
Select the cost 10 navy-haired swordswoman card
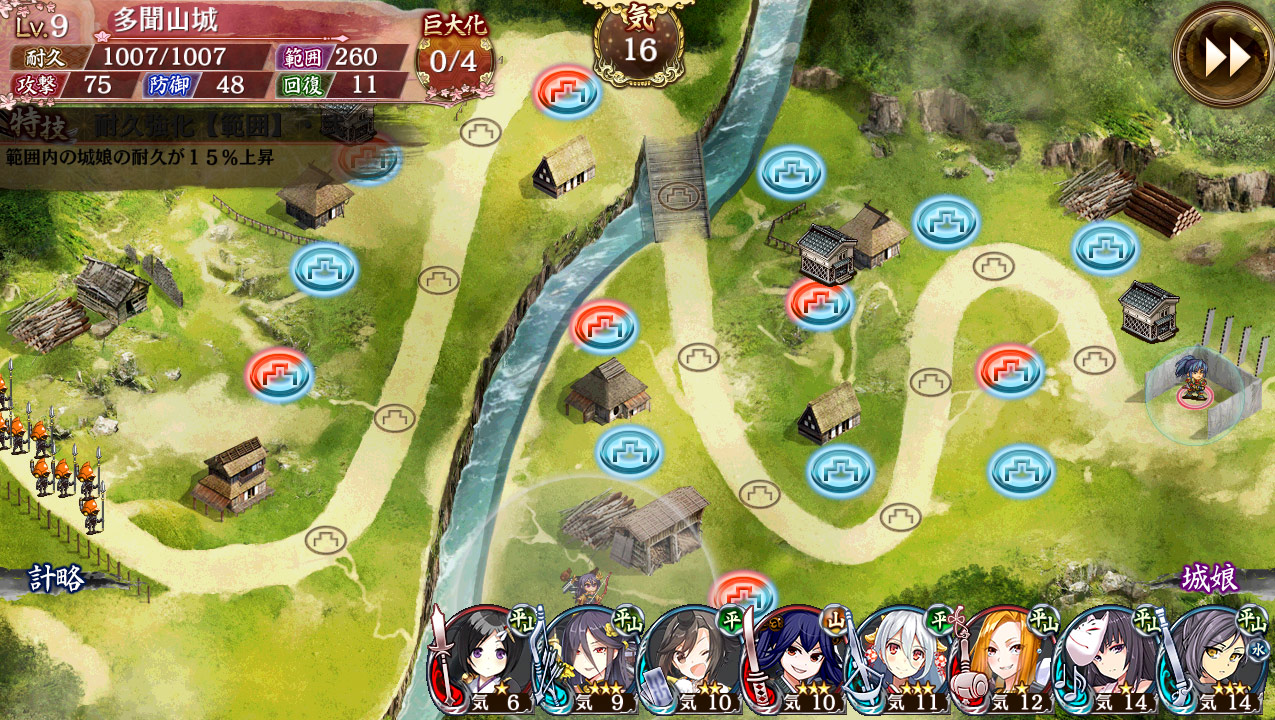click(797, 660)
